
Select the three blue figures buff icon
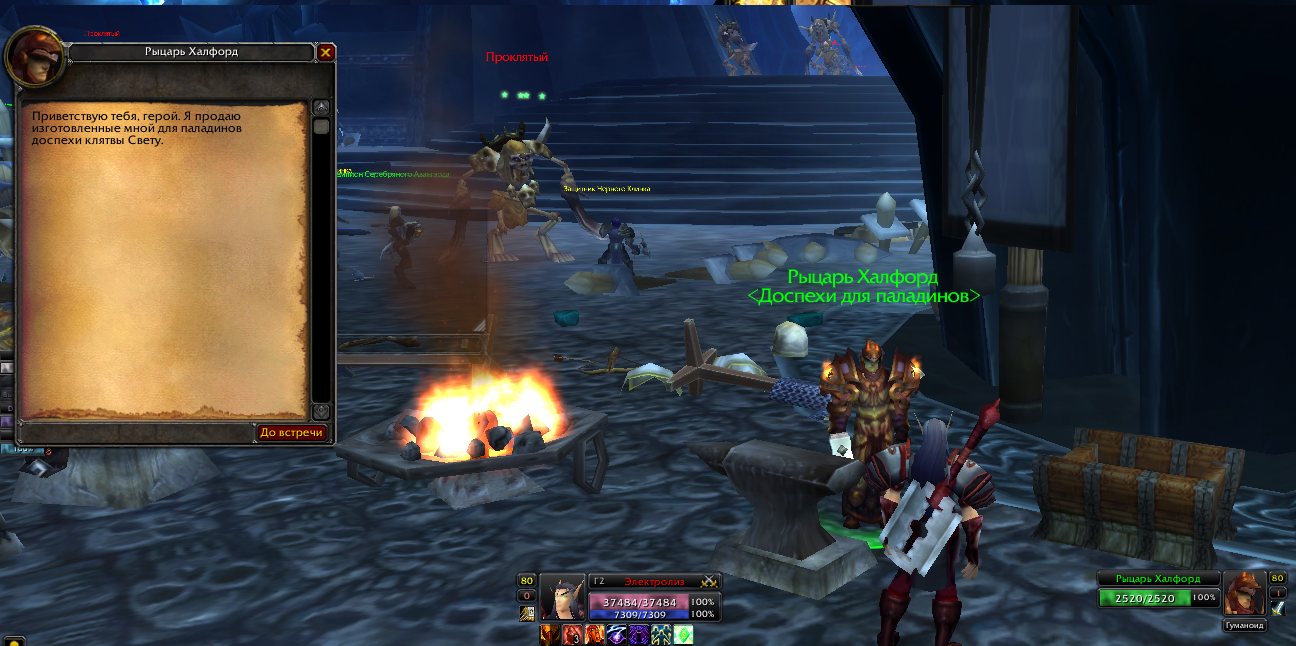click(x=660, y=635)
